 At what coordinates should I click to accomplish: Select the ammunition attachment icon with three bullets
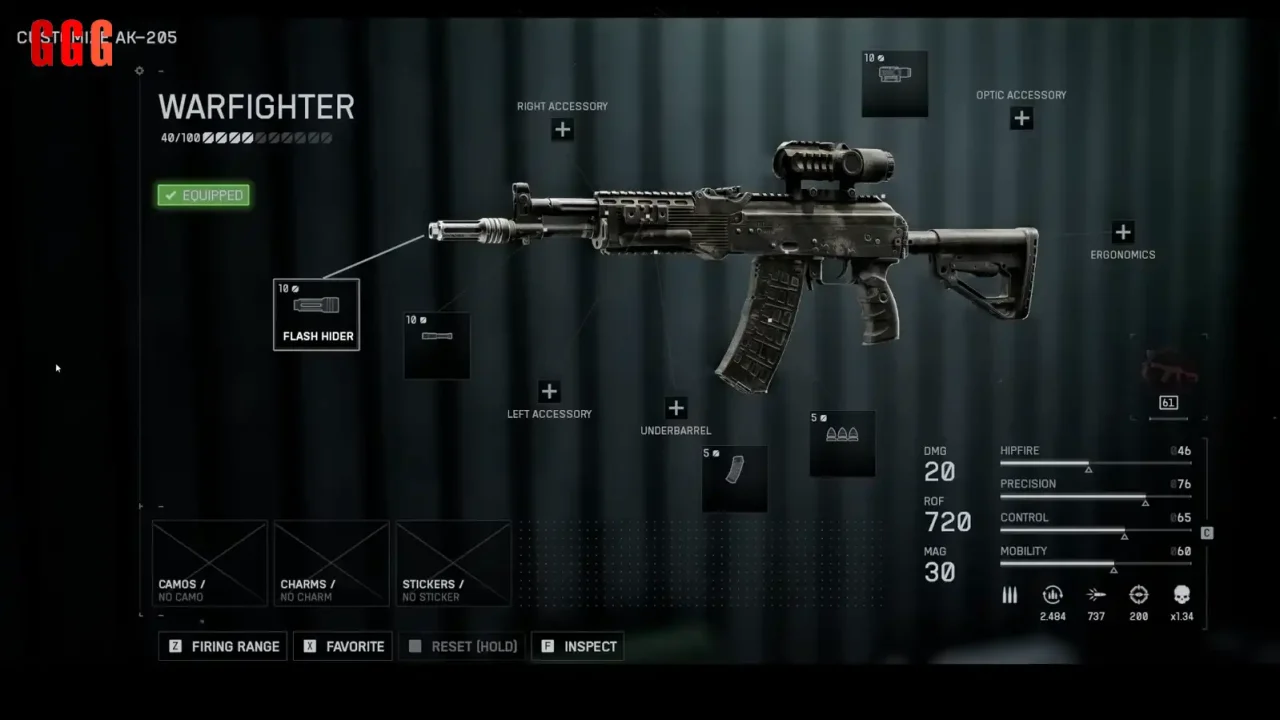(842, 443)
